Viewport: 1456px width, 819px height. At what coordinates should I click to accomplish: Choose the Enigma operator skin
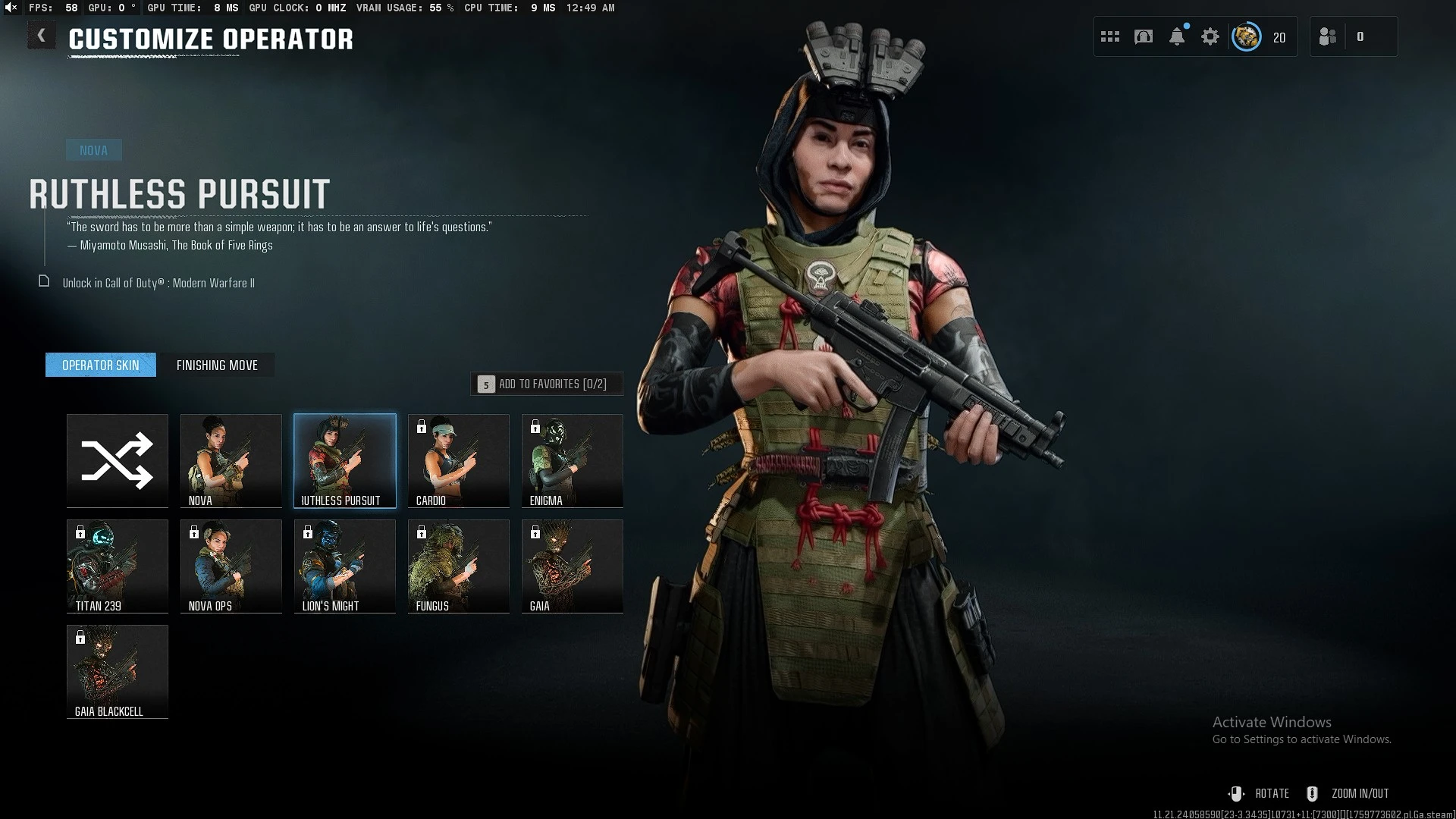[573, 460]
